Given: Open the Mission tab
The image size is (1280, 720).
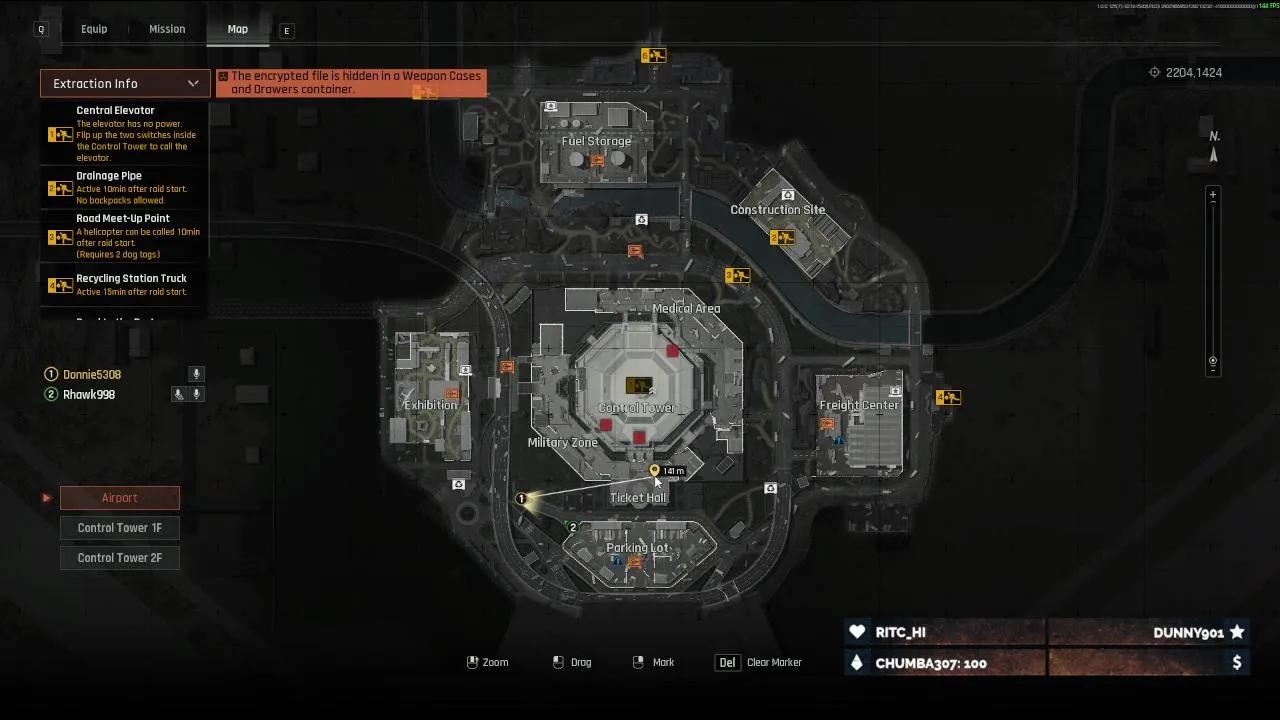Looking at the screenshot, I should point(167,29).
